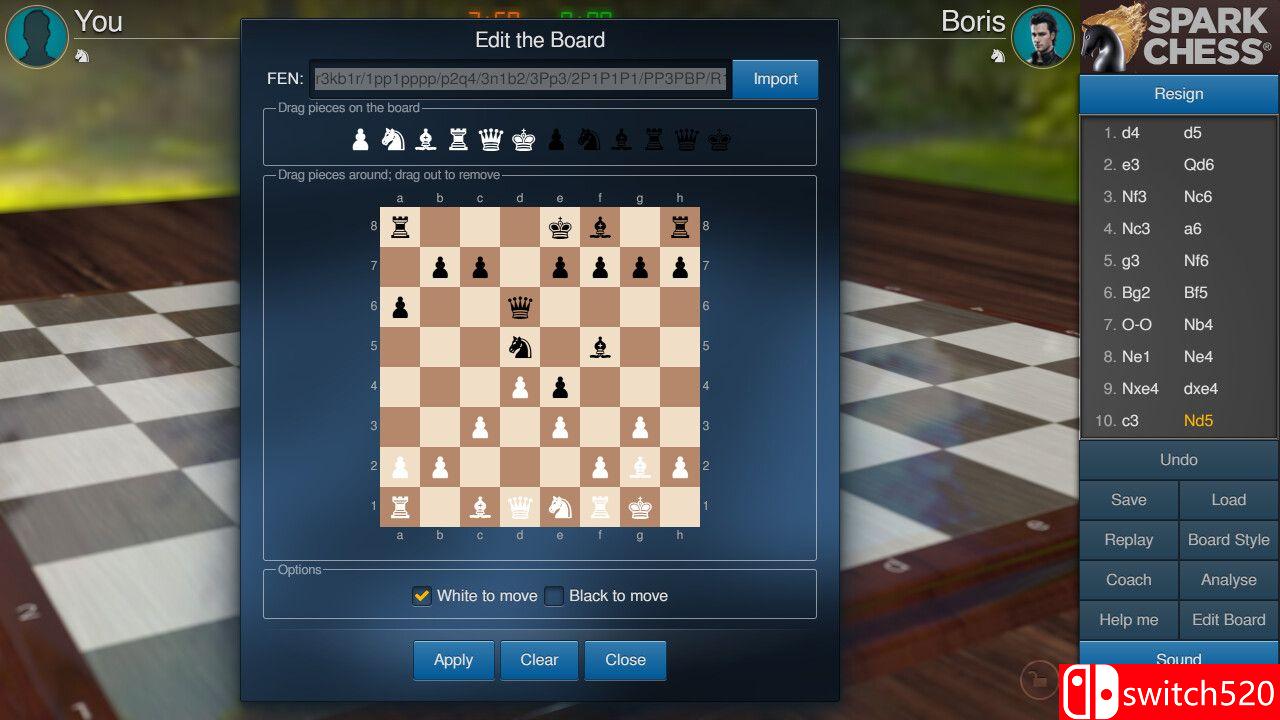
Task: Pick the white bishop piece
Action: pos(425,139)
